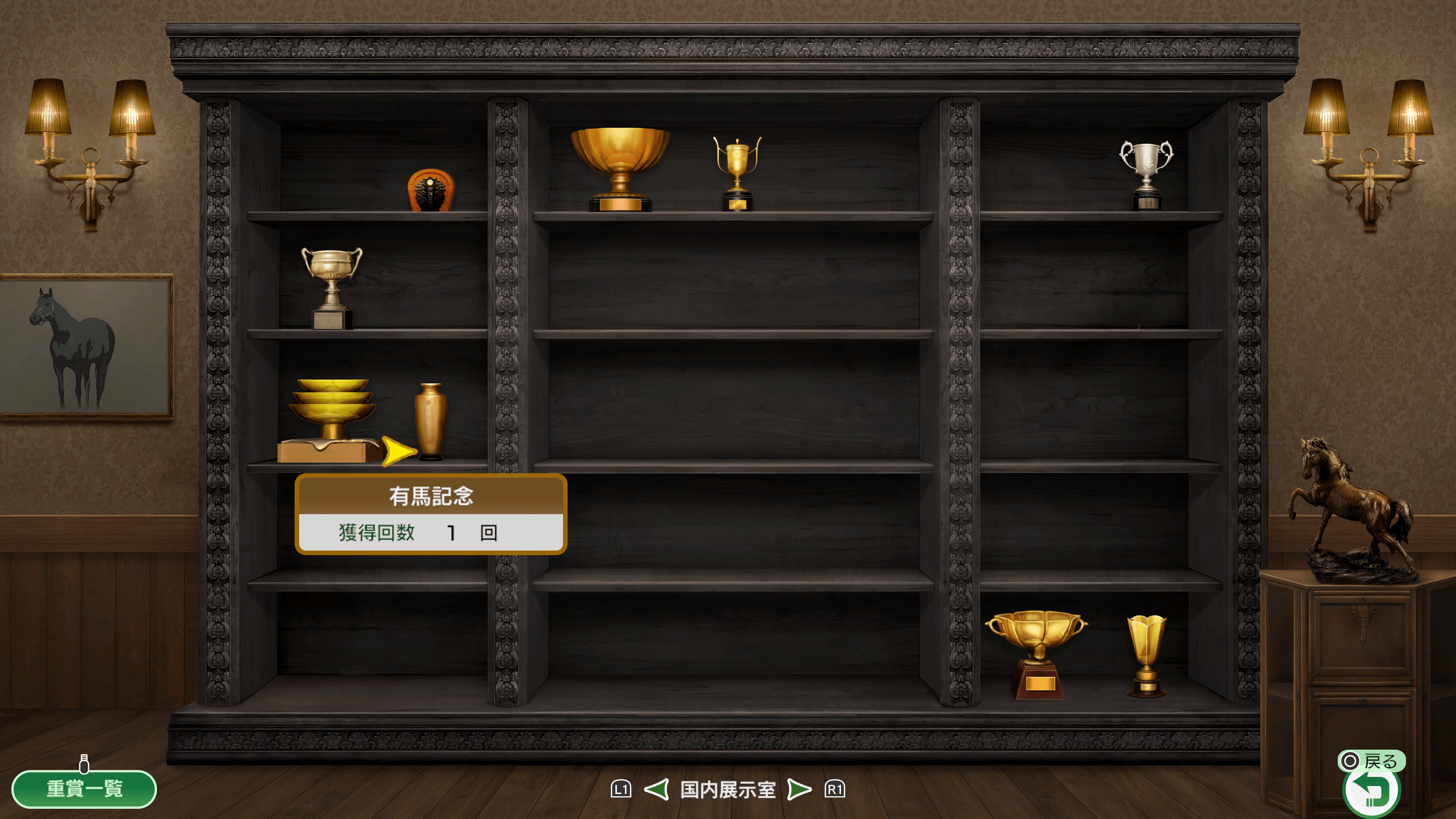The image size is (1456, 819).
Task: Open the 重賞一覧 graded race list
Action: coord(84,788)
